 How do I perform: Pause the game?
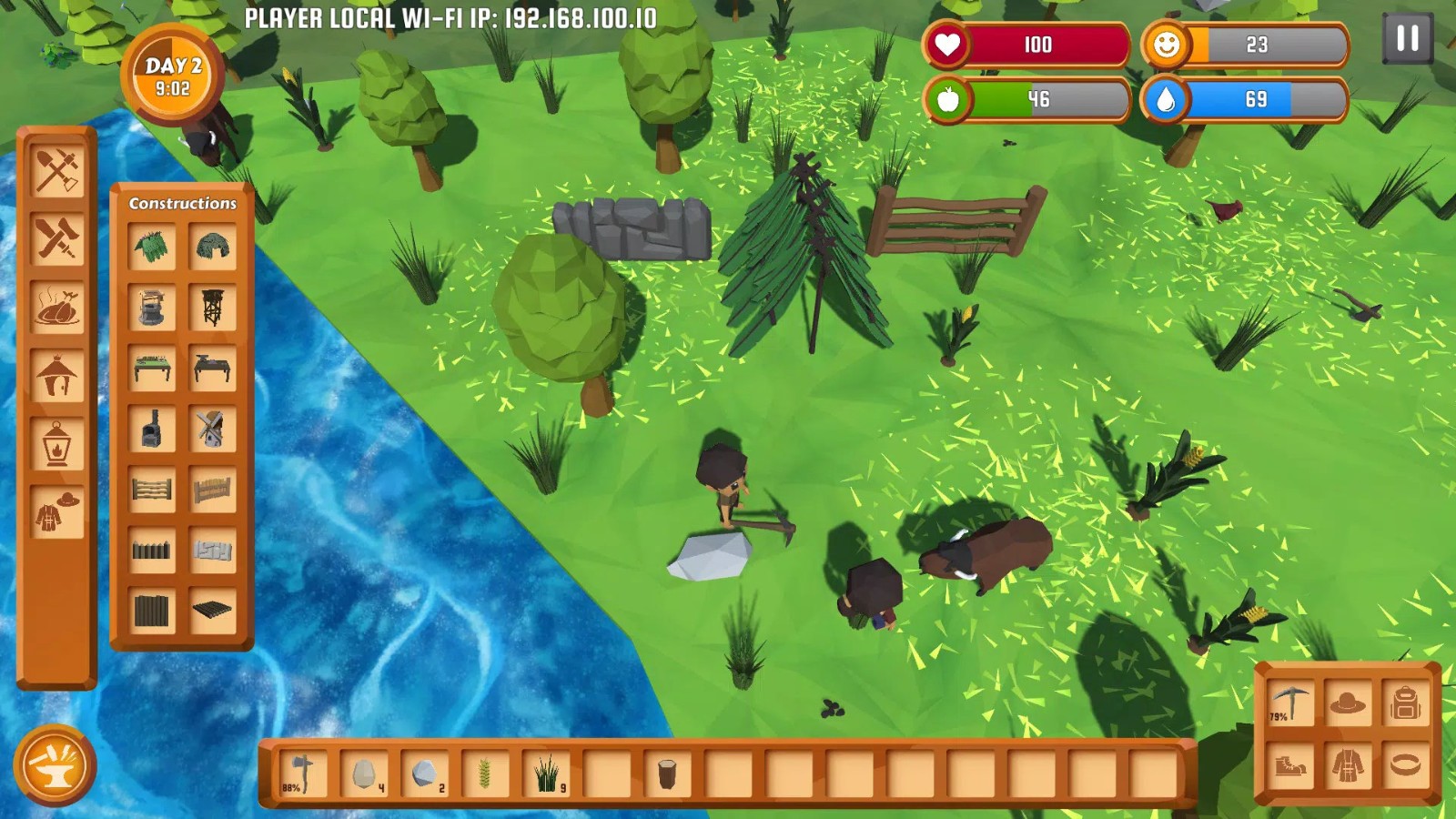(1407, 38)
